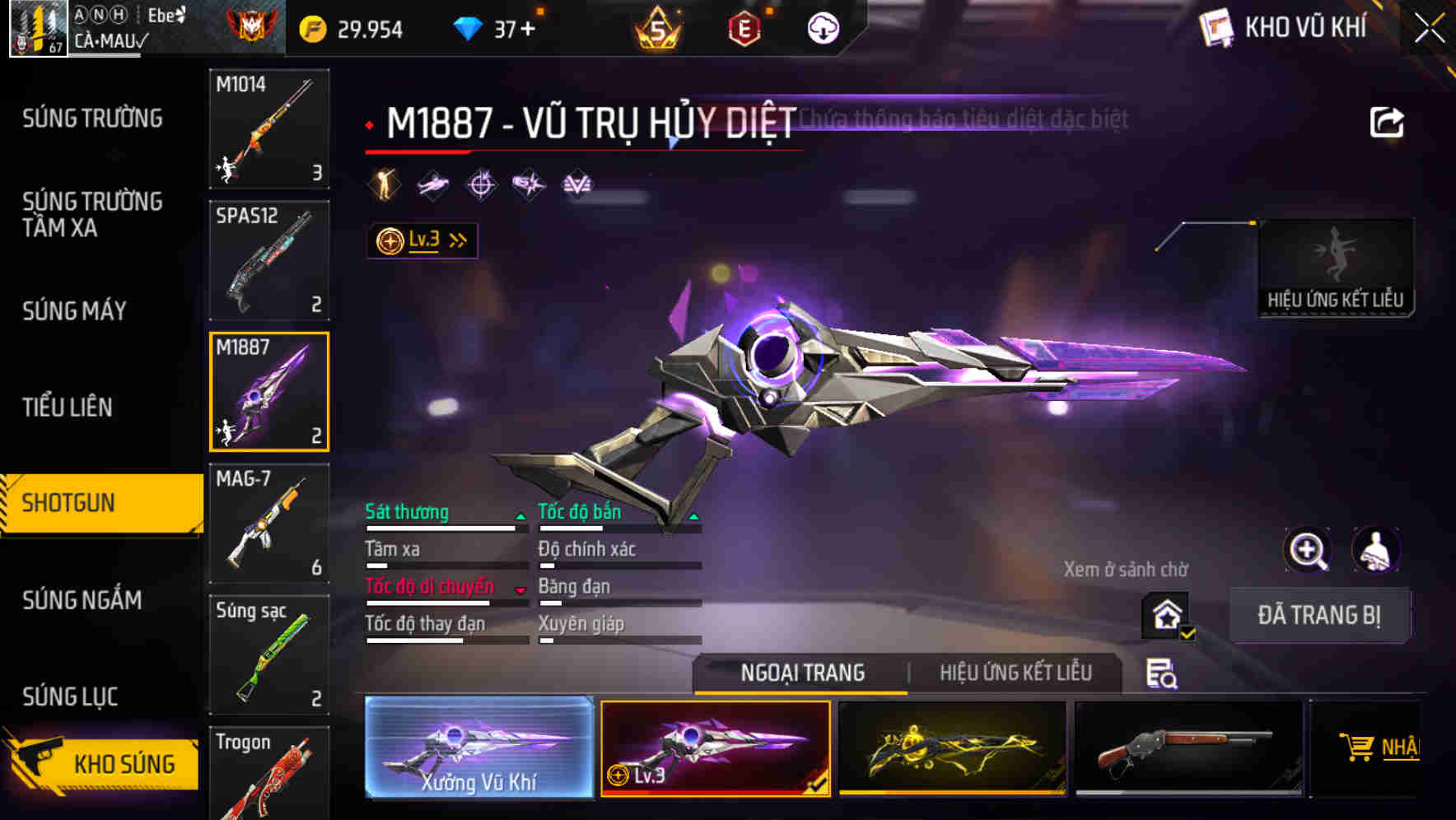The height and width of the screenshot is (820, 1456).
Task: Open the share icon for M1887
Action: pyautogui.click(x=1387, y=120)
